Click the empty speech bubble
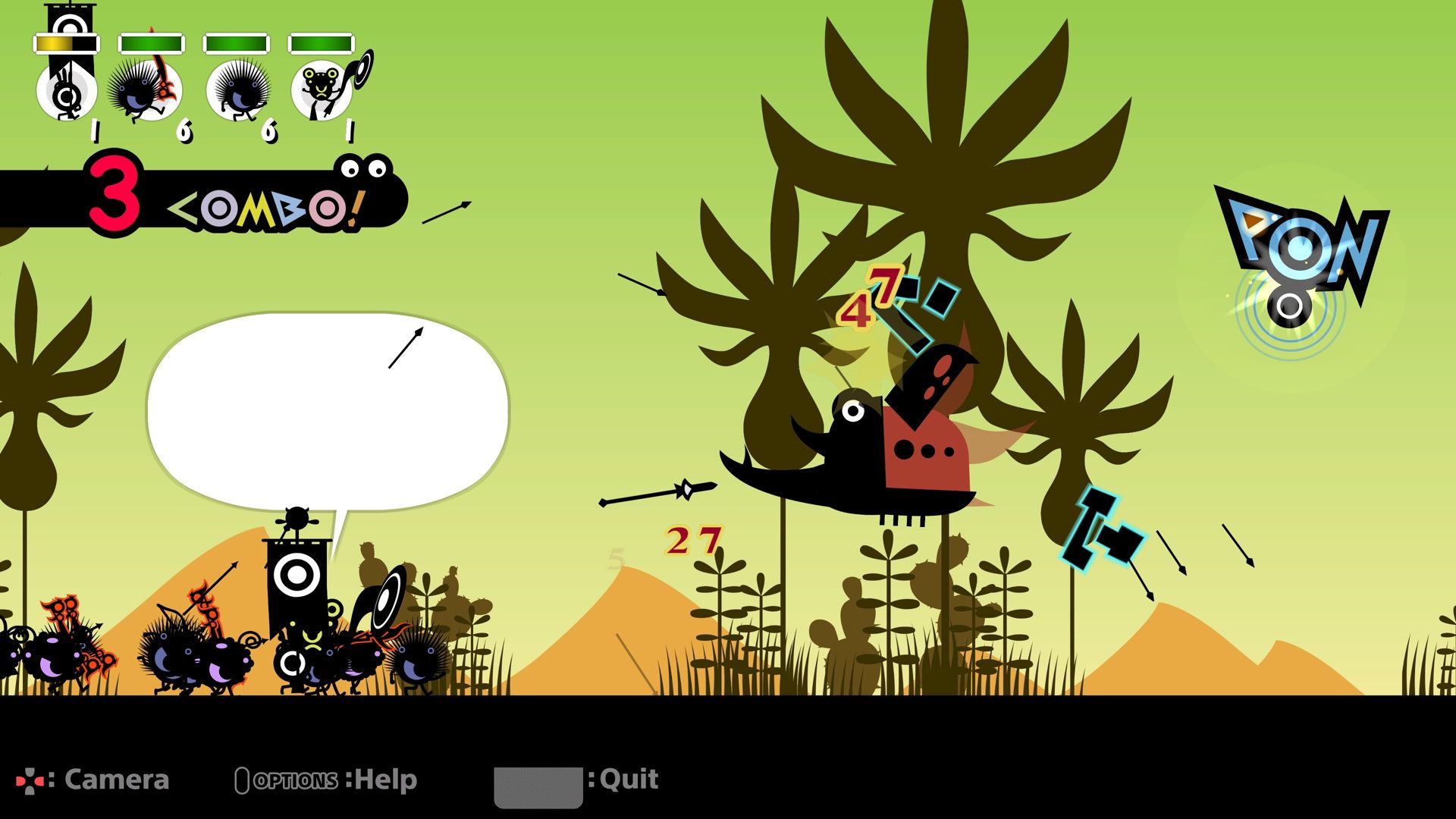The width and height of the screenshot is (1456, 819). [330, 413]
